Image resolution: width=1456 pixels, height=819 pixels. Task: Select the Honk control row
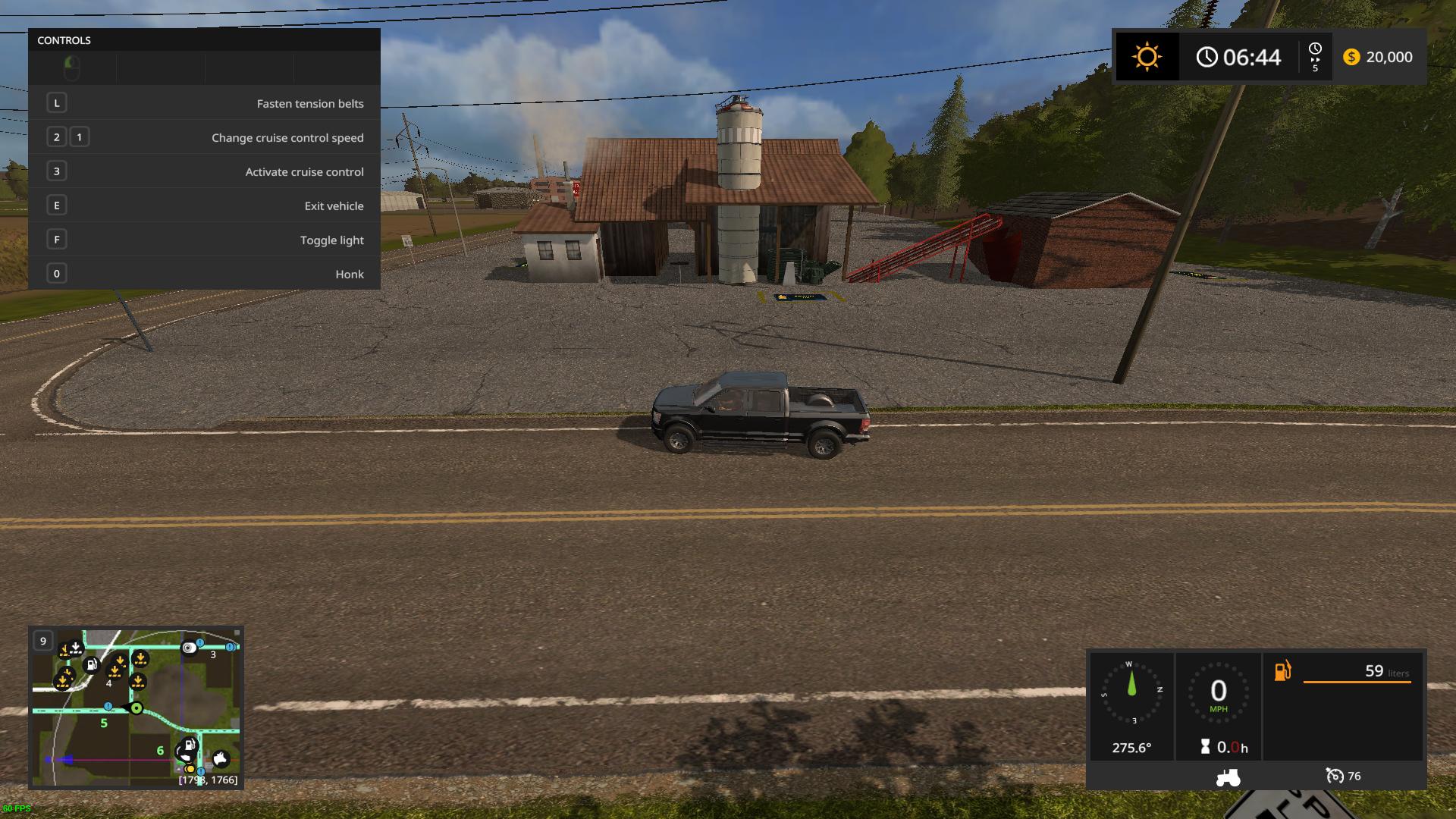(204, 274)
